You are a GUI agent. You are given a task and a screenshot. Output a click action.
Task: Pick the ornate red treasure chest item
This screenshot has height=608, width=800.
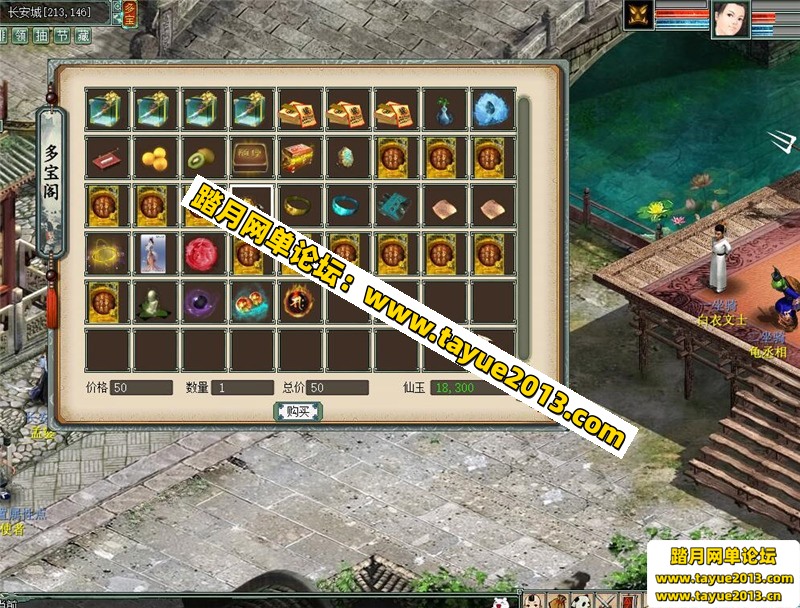[x=297, y=158]
